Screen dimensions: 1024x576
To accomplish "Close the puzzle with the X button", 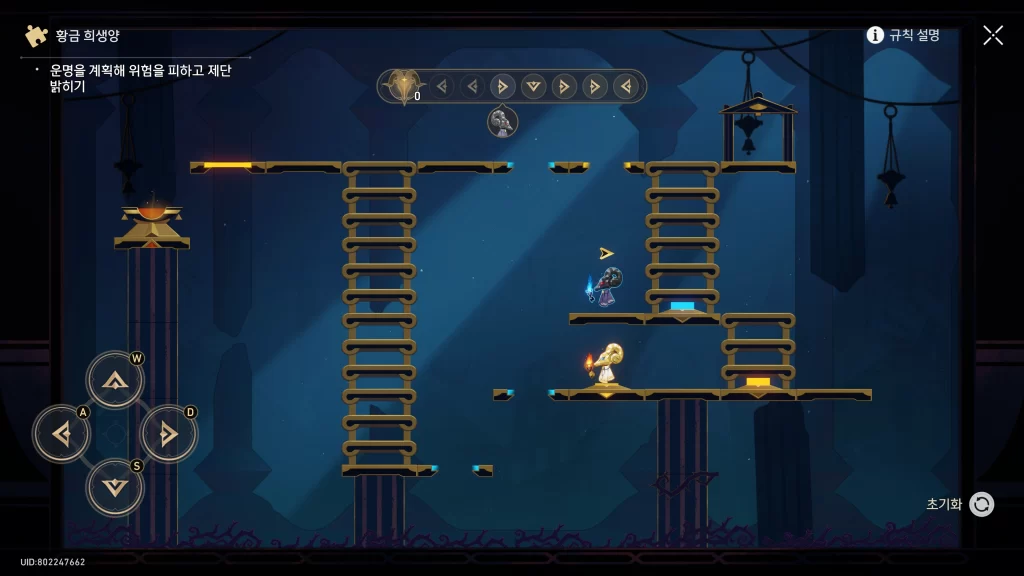I will (993, 35).
